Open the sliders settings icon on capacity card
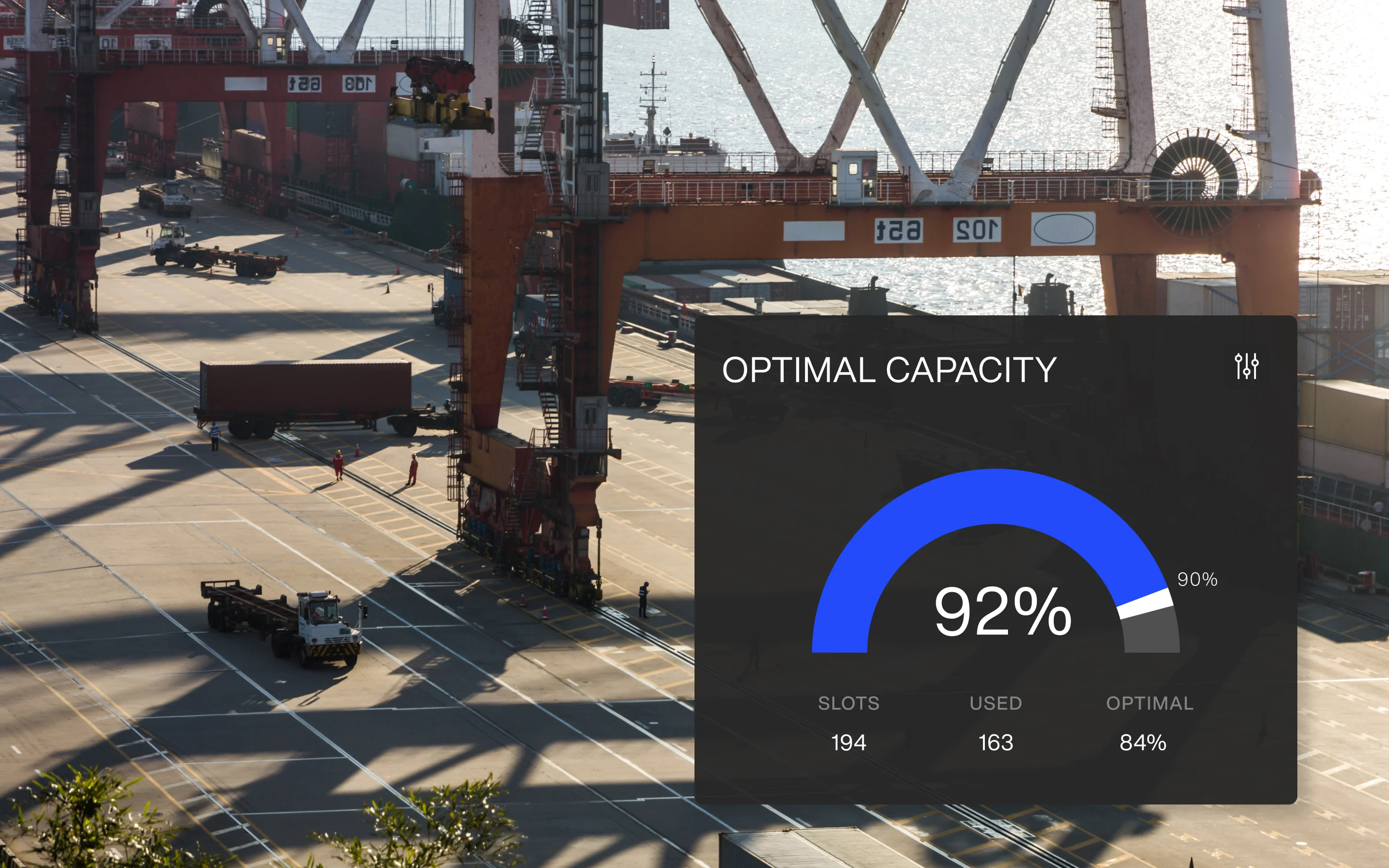Image resolution: width=1389 pixels, height=868 pixels. 1246,366
